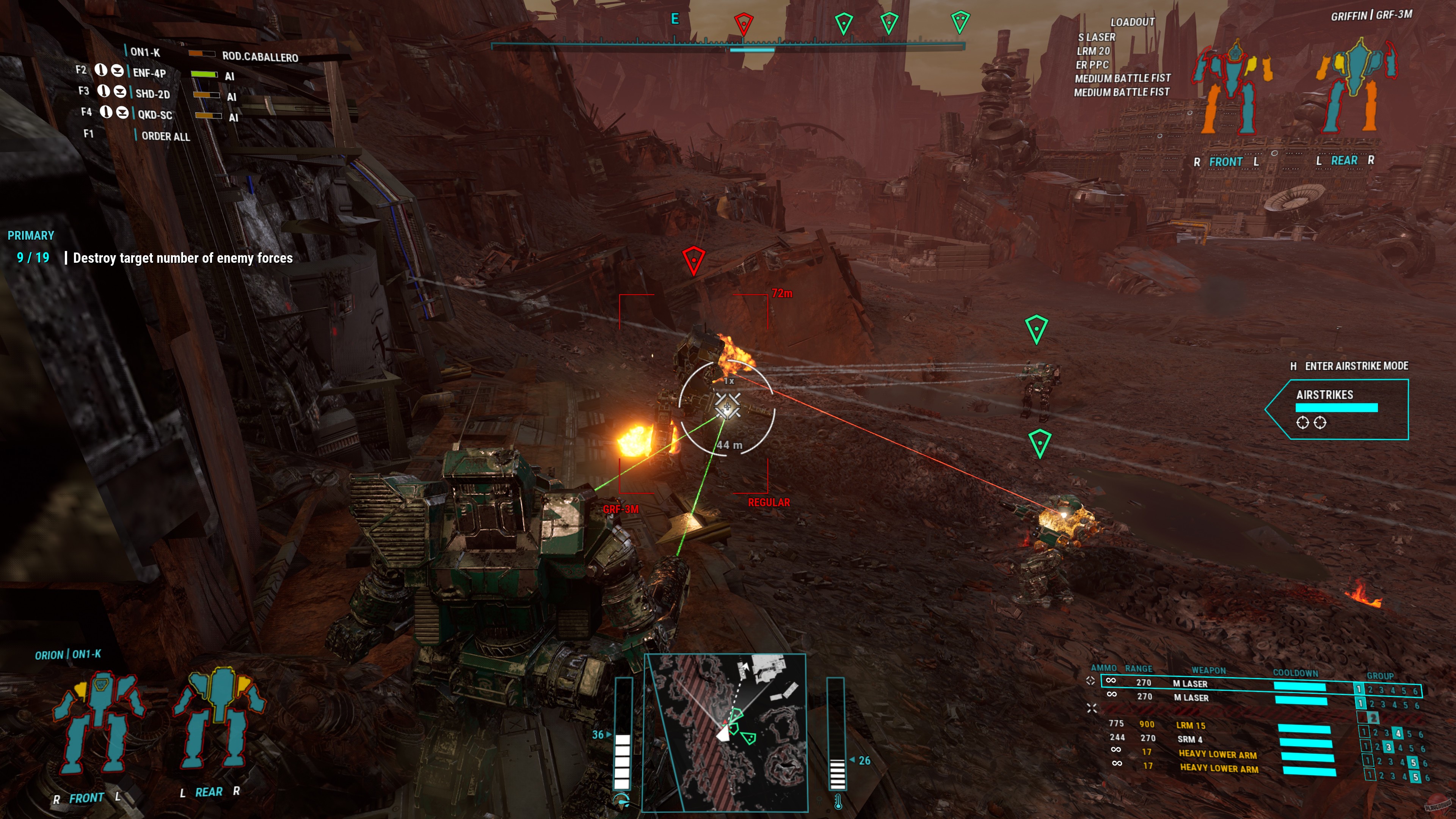Select the LRM 15 row in the weapon list
1456x819 pixels.
click(1191, 726)
